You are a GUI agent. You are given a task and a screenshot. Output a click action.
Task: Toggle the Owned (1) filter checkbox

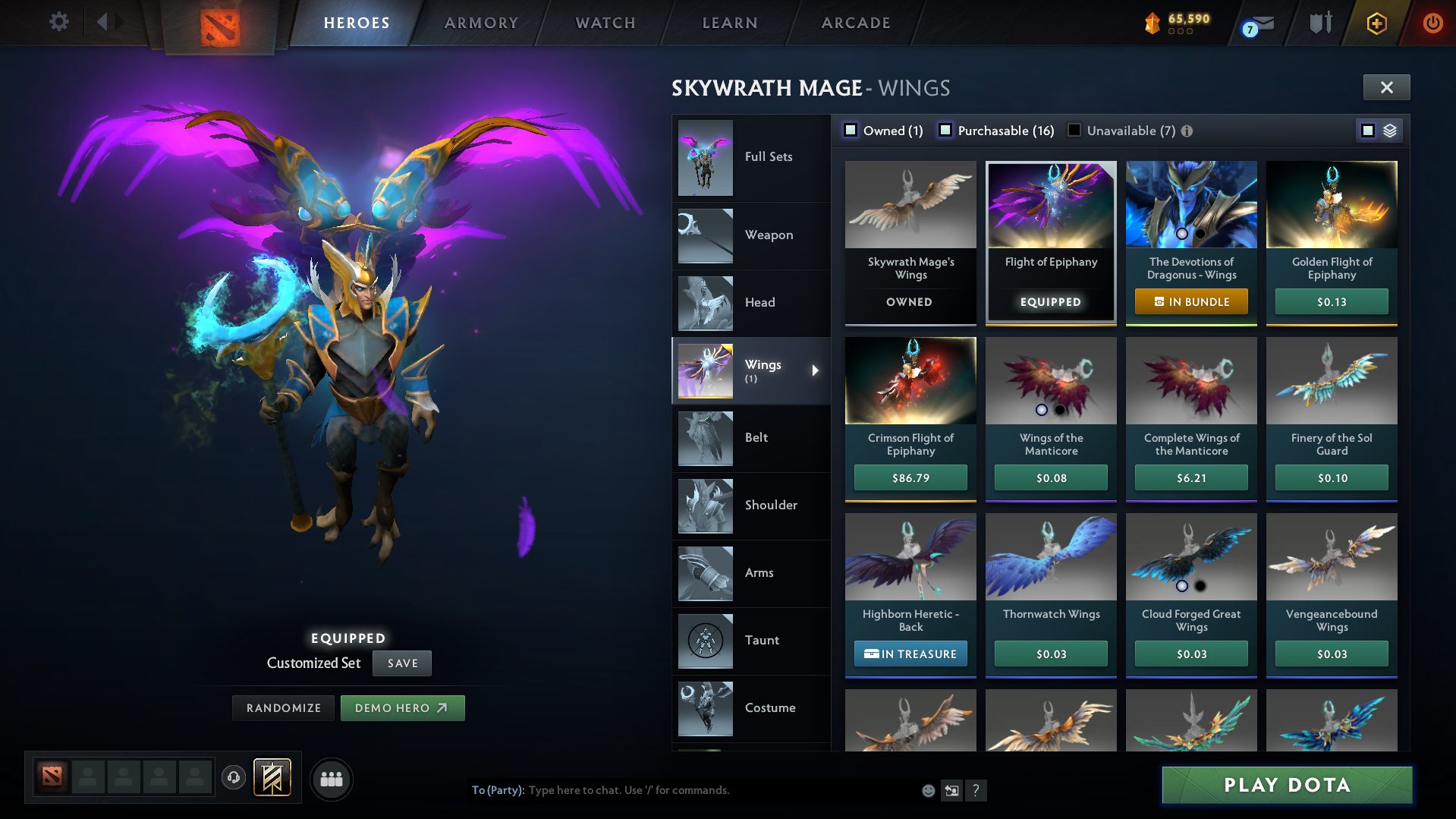point(851,130)
